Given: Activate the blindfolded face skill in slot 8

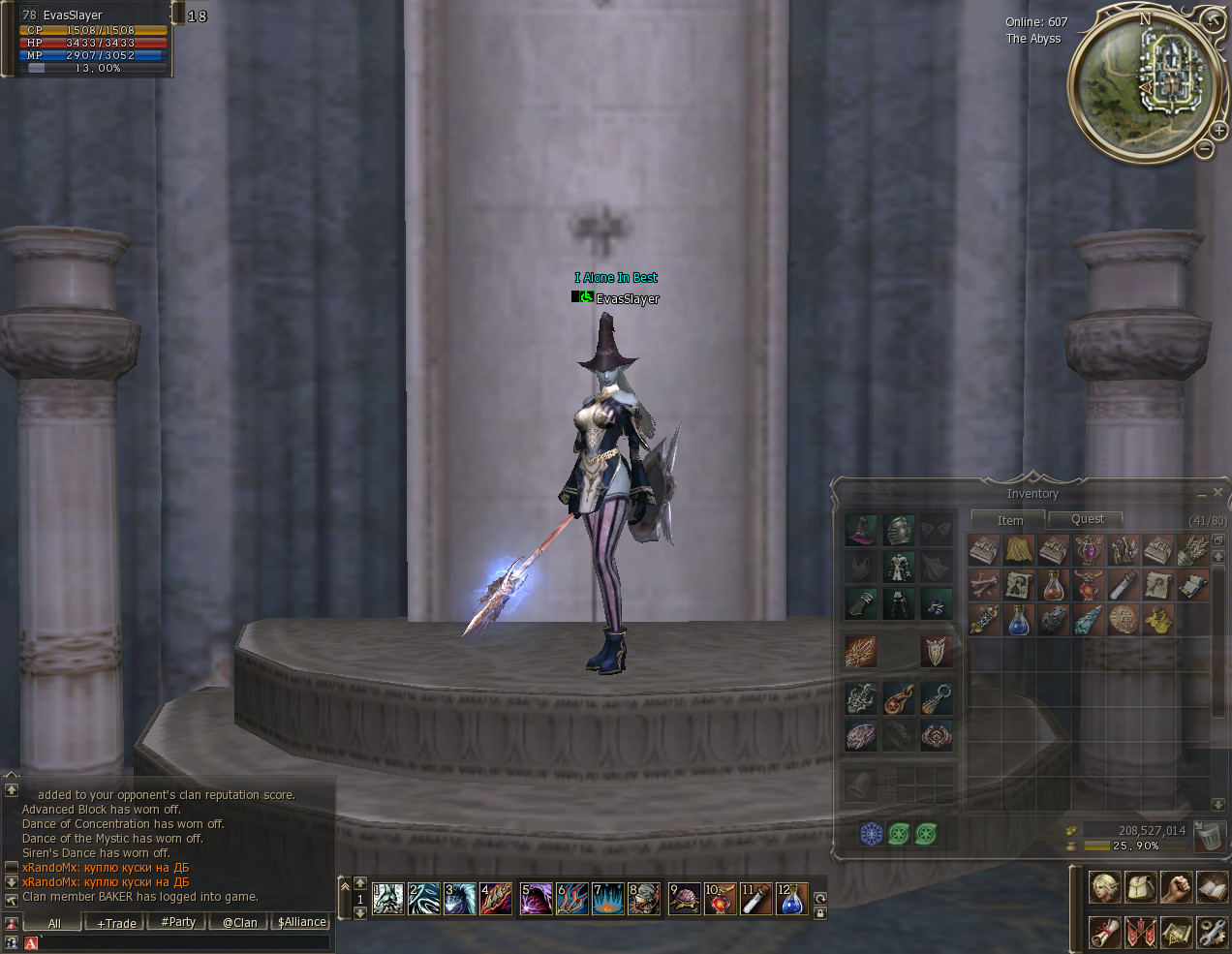Looking at the screenshot, I should pyautogui.click(x=643, y=899).
